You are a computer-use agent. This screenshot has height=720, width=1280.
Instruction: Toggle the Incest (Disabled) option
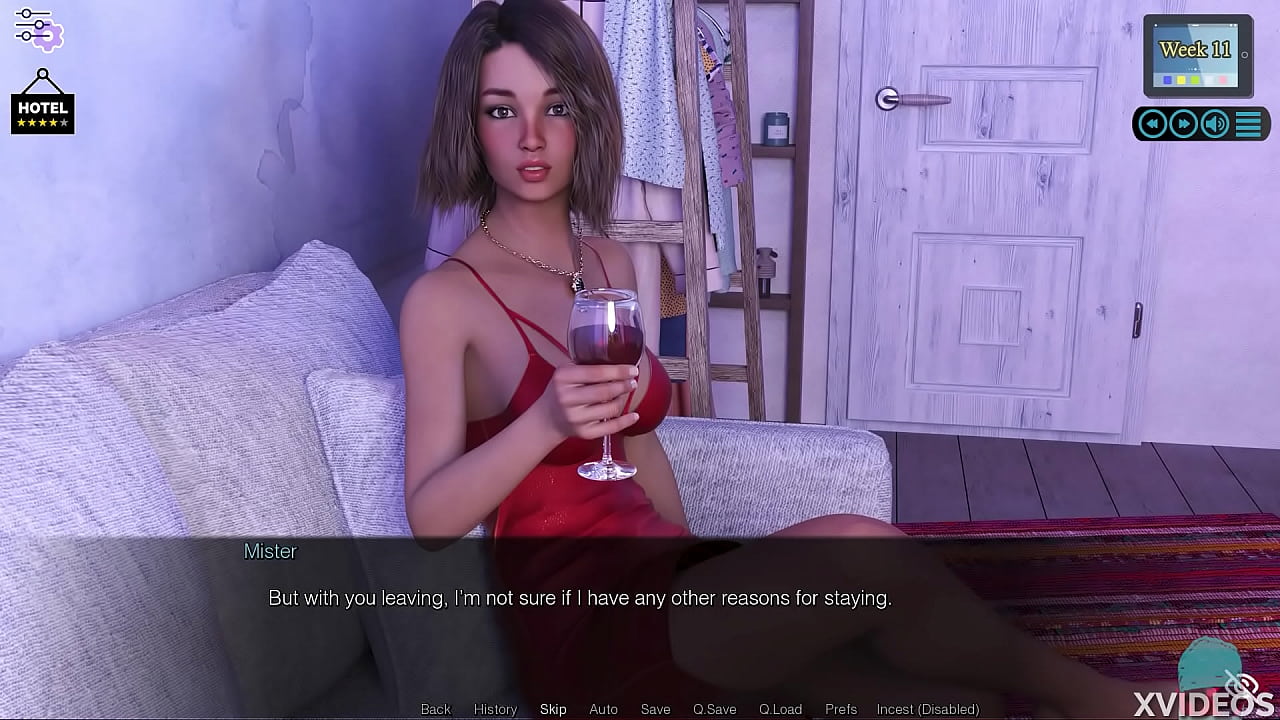click(x=927, y=708)
